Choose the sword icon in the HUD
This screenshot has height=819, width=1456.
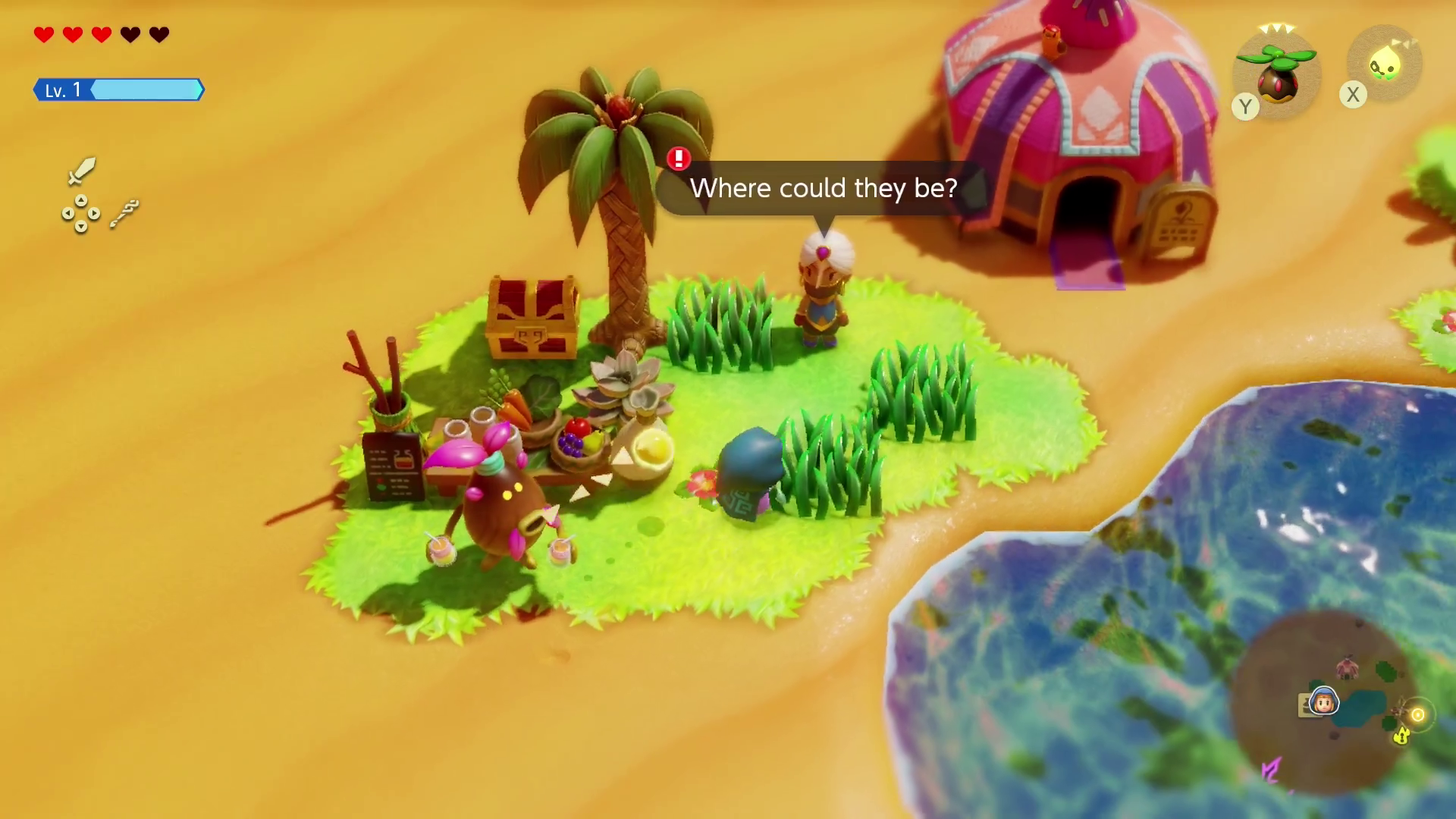81,171
